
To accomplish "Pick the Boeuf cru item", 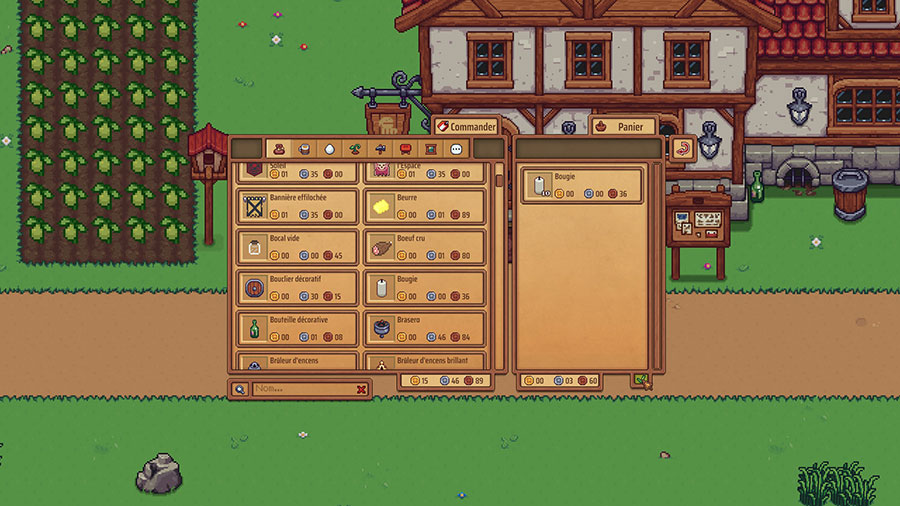I will tap(424, 247).
